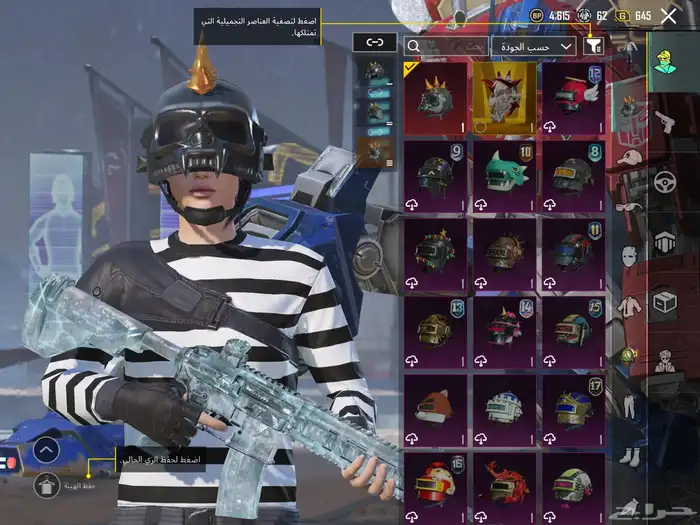Select the red winged helmet numbered 12
The height and width of the screenshot is (525, 700).
pyautogui.click(x=573, y=98)
